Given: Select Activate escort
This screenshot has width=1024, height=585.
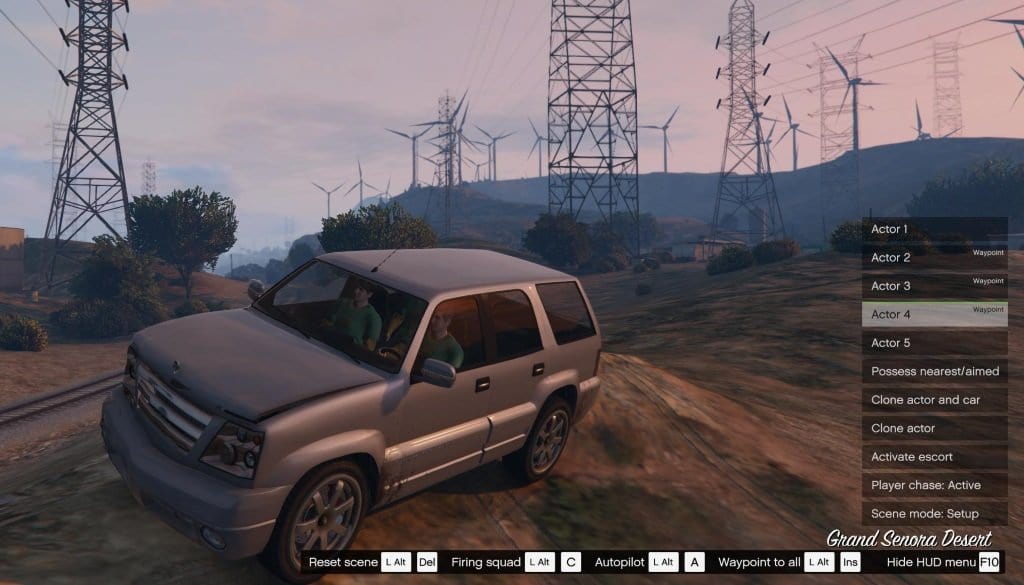Looking at the screenshot, I should click(x=934, y=457).
